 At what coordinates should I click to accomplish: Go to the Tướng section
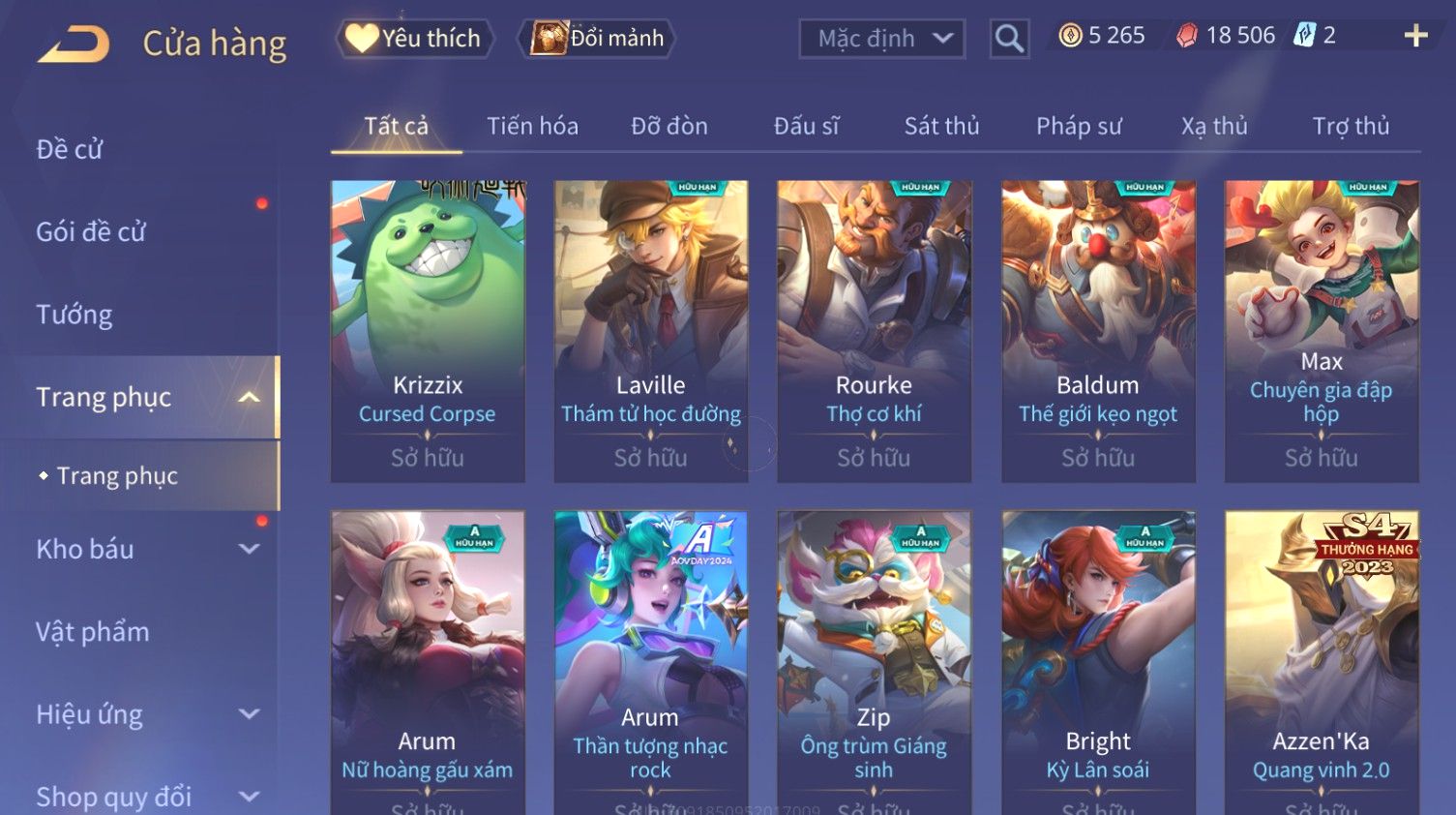click(74, 315)
